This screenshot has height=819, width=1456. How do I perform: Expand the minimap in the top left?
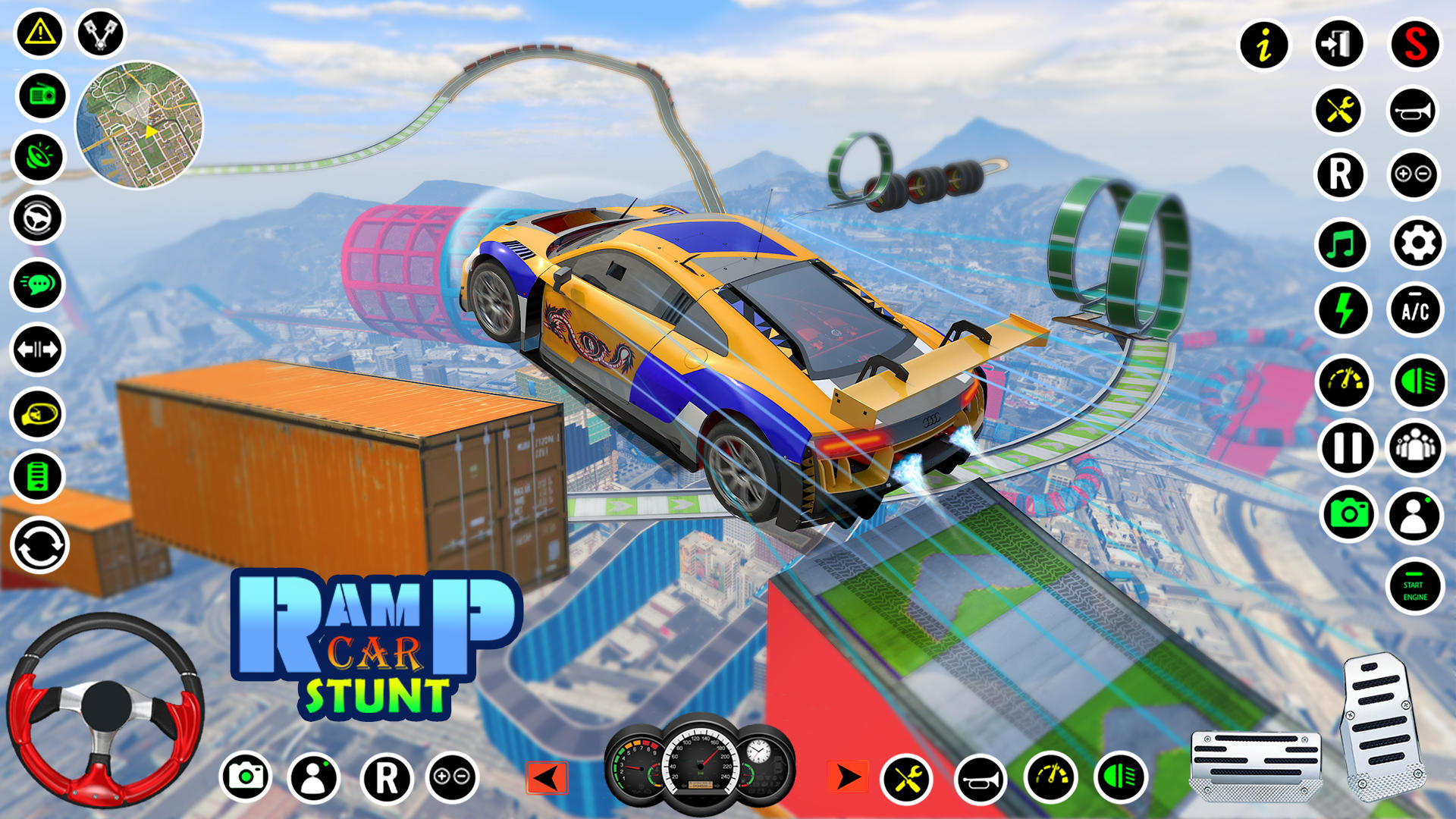(x=140, y=129)
